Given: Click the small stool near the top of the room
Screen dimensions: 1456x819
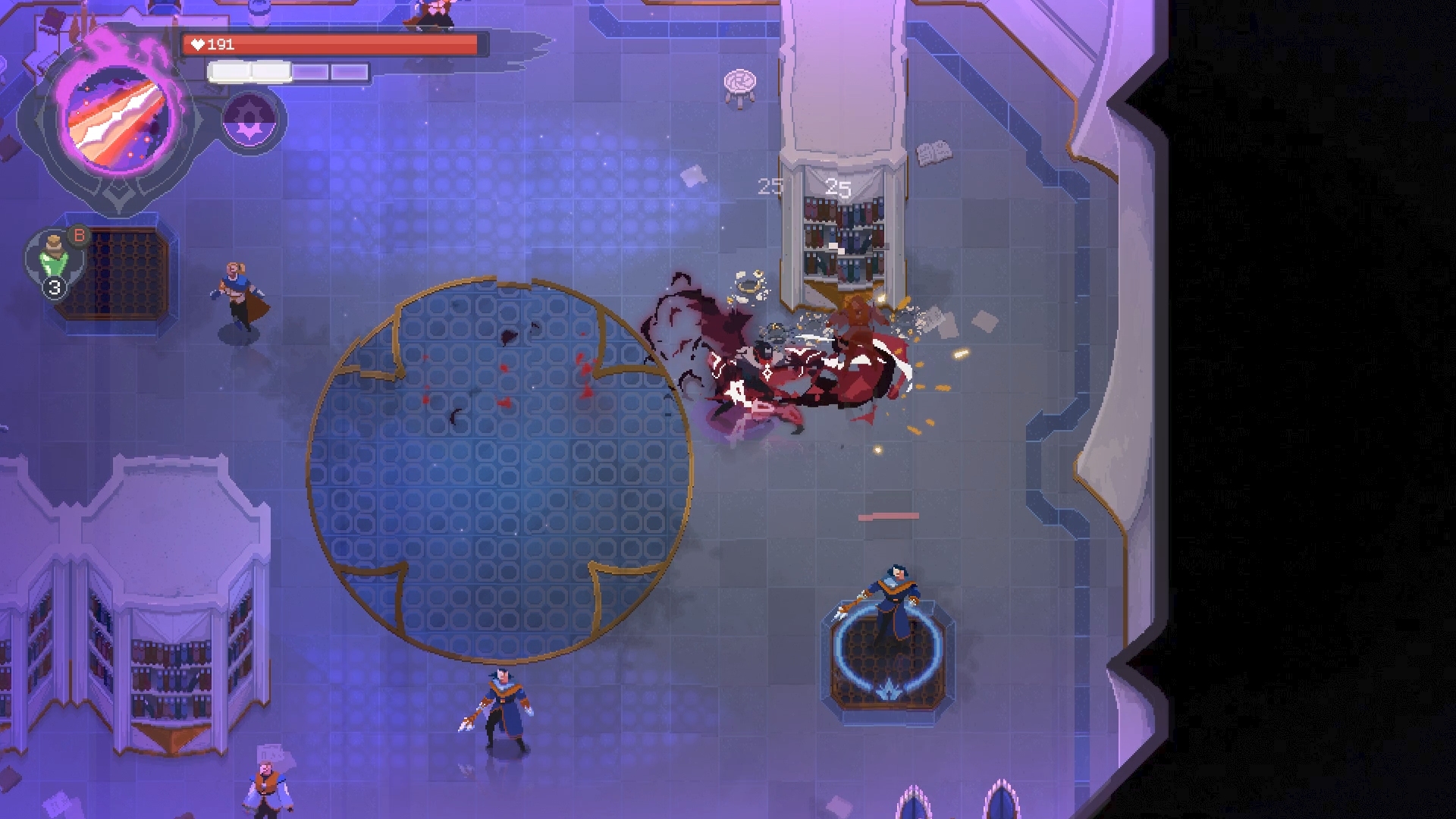Looking at the screenshot, I should click(739, 83).
